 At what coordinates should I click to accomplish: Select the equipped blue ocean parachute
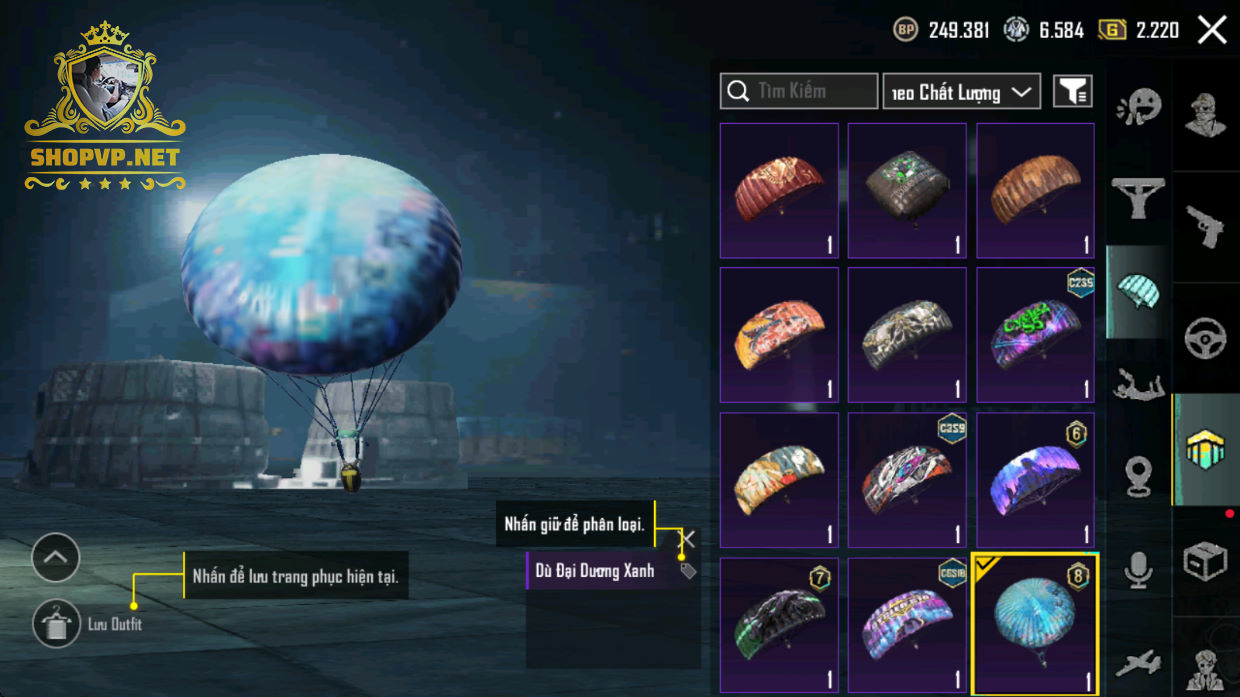pos(1035,624)
